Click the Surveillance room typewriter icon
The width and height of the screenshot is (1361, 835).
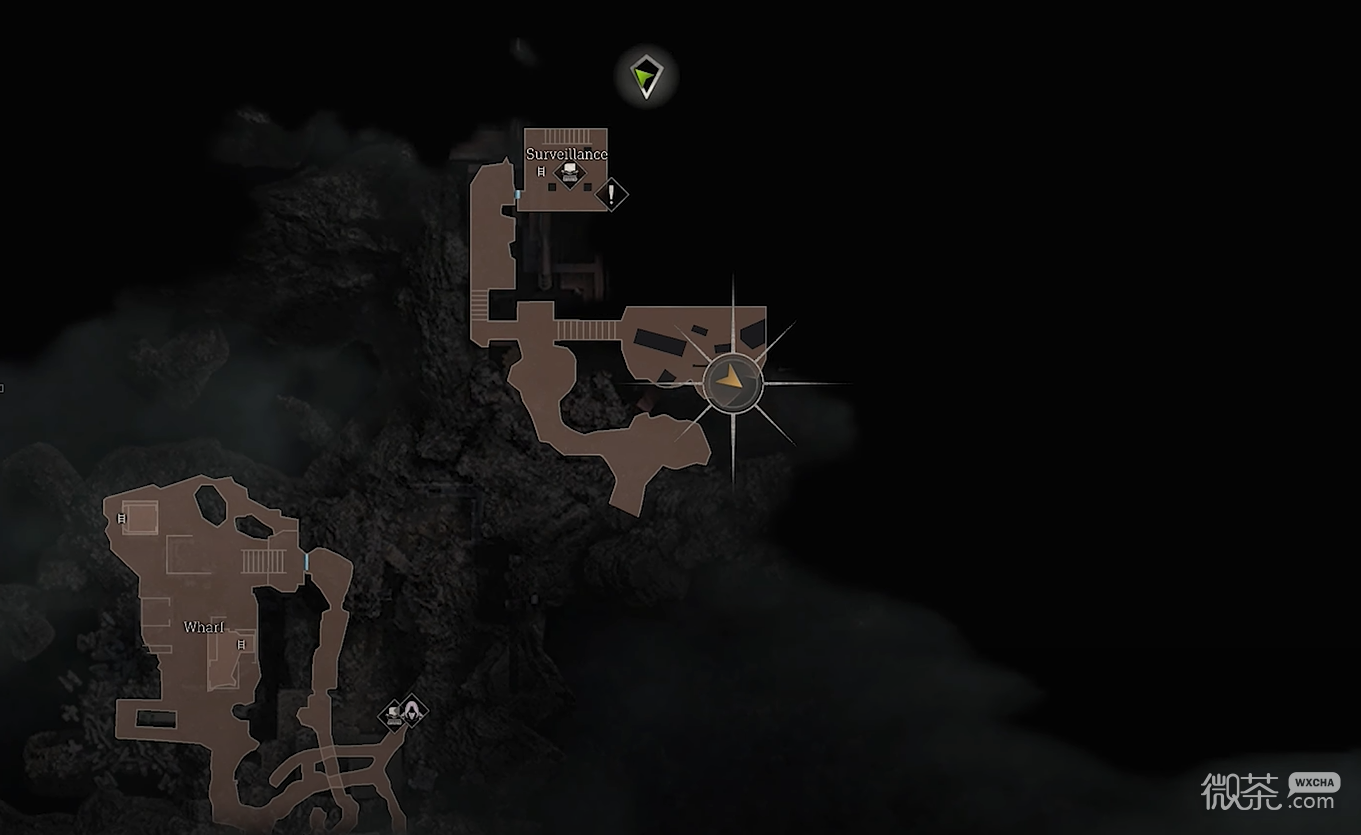[x=568, y=175]
